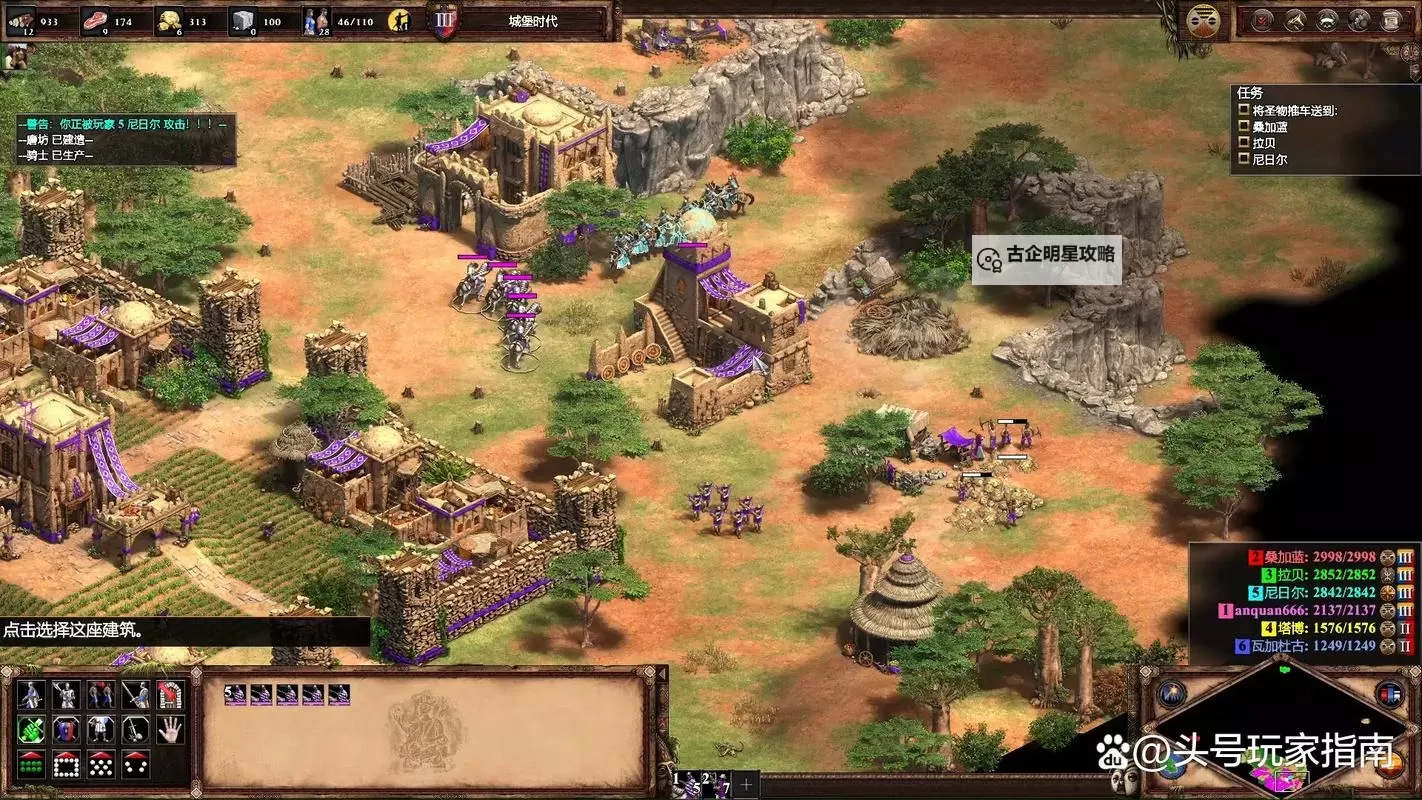
Task: Activate the signal flare button beside the minimap
Action: click(1171, 693)
